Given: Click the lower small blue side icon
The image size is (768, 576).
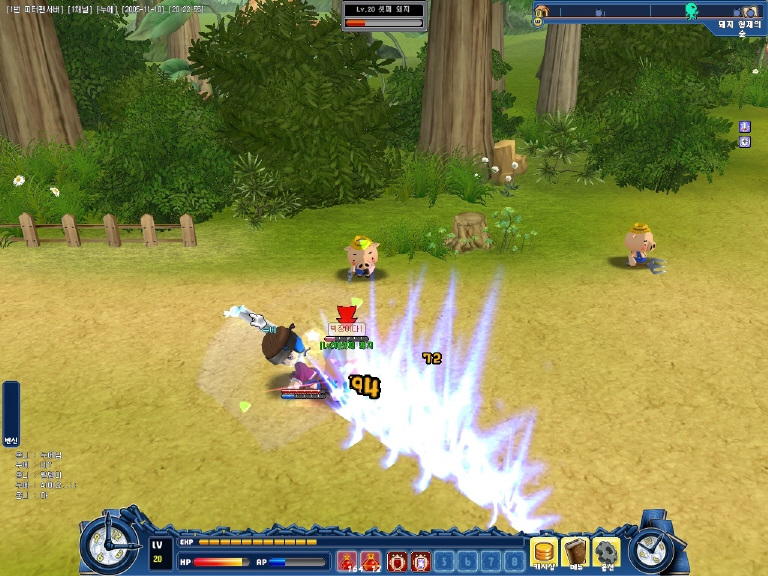Looking at the screenshot, I should [x=744, y=142].
